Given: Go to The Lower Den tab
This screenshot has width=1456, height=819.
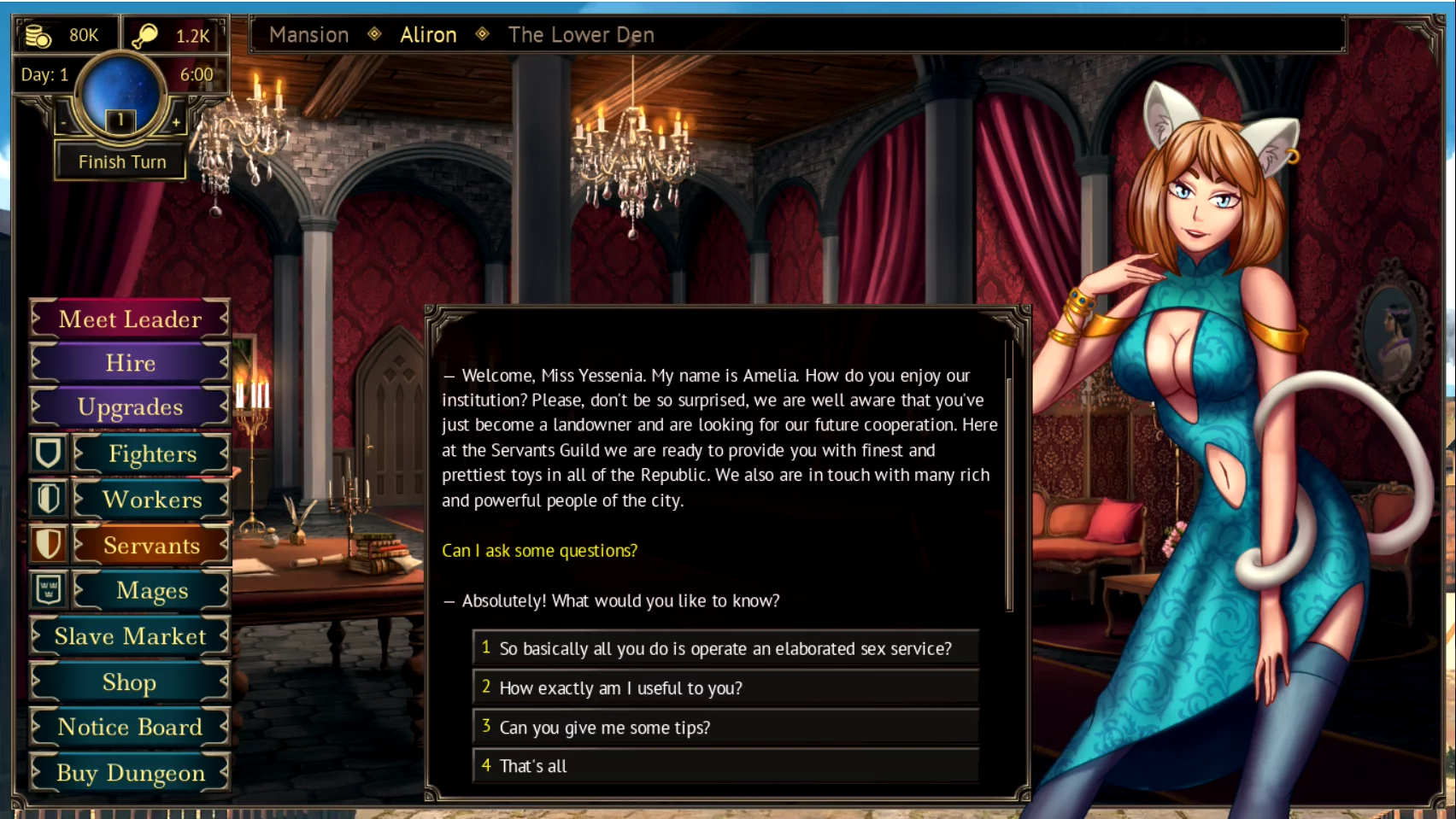Looking at the screenshot, I should [581, 35].
